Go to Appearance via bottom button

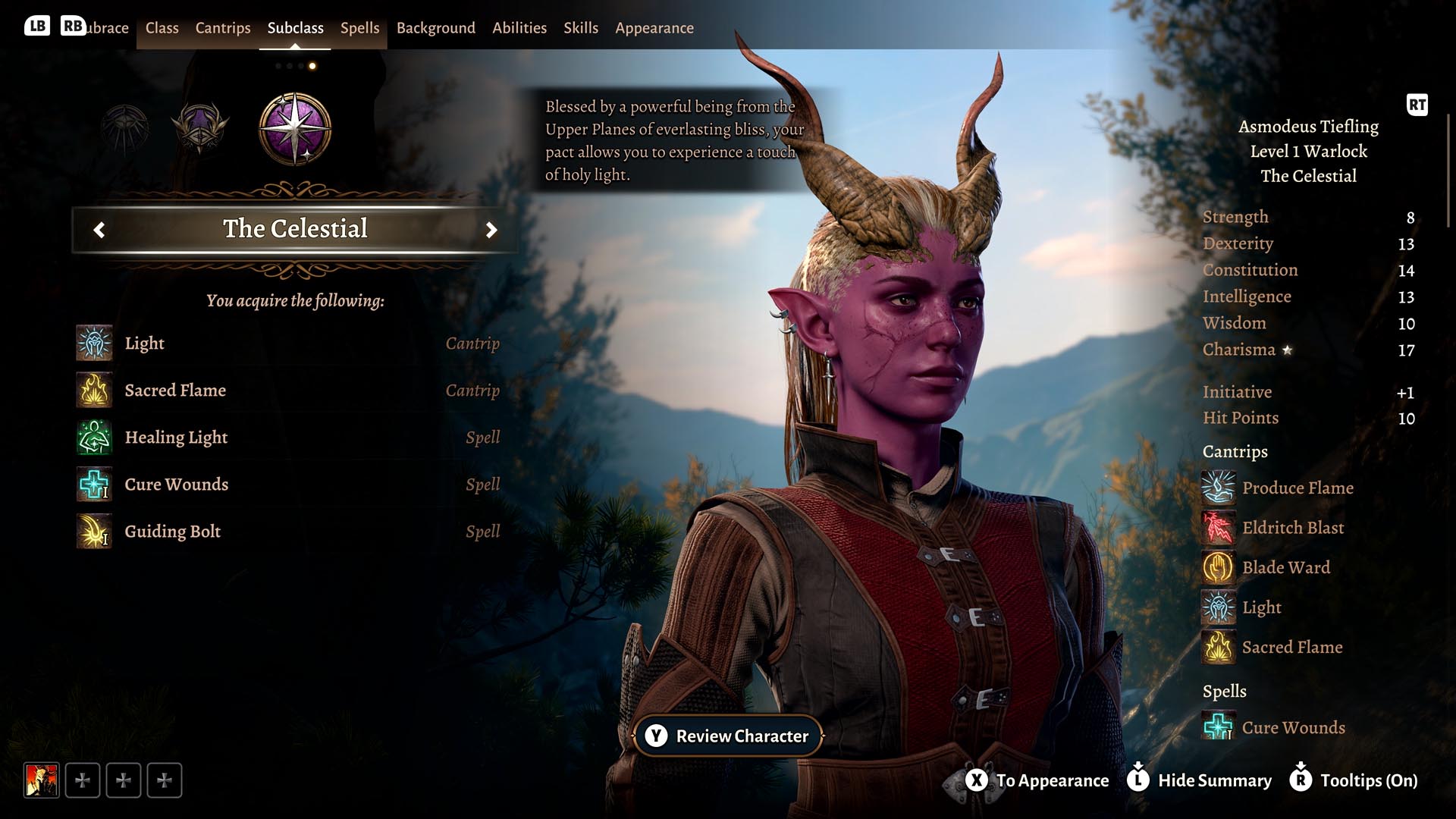[x=1037, y=780]
